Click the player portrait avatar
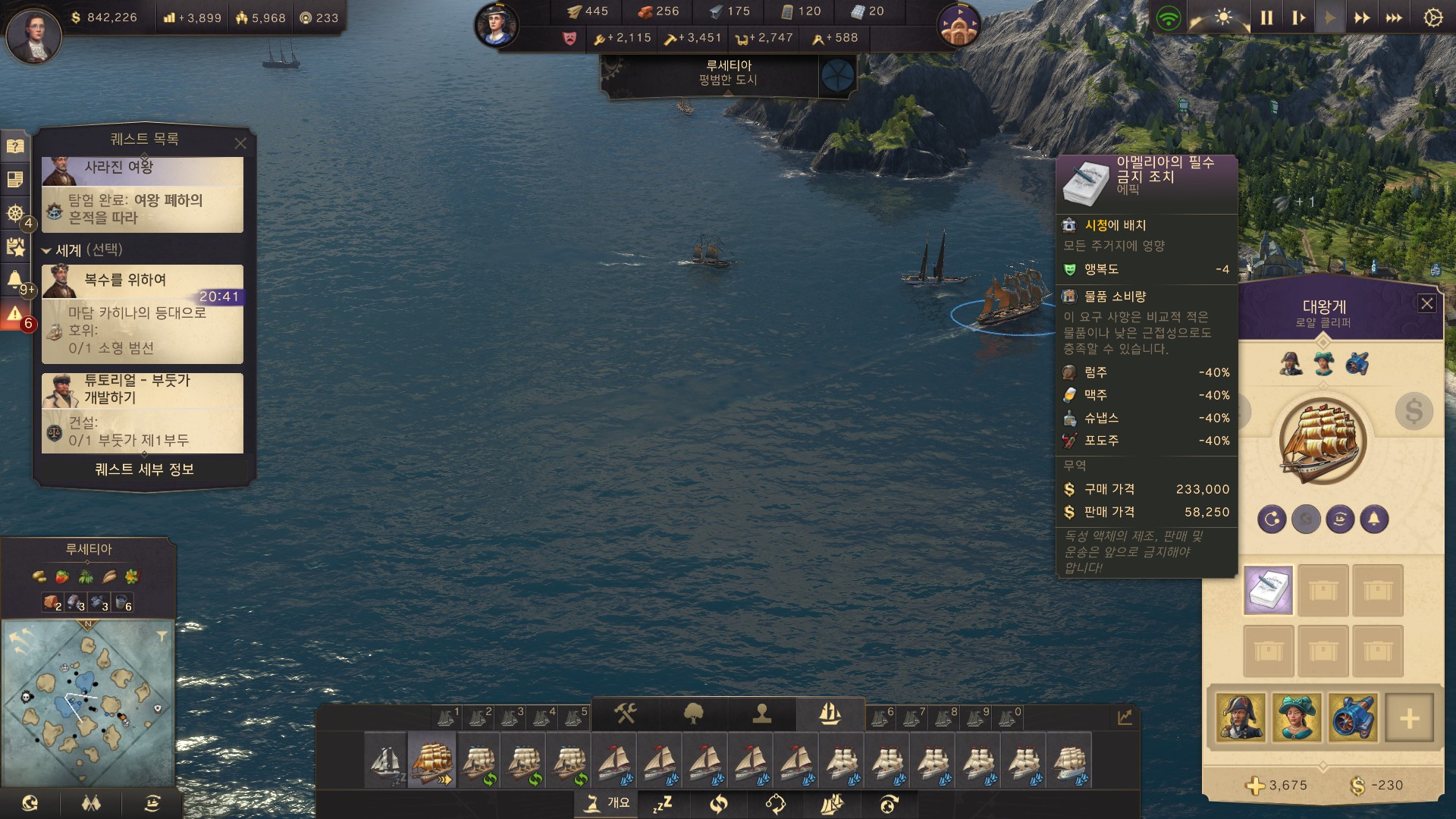The image size is (1456, 819). [33, 33]
